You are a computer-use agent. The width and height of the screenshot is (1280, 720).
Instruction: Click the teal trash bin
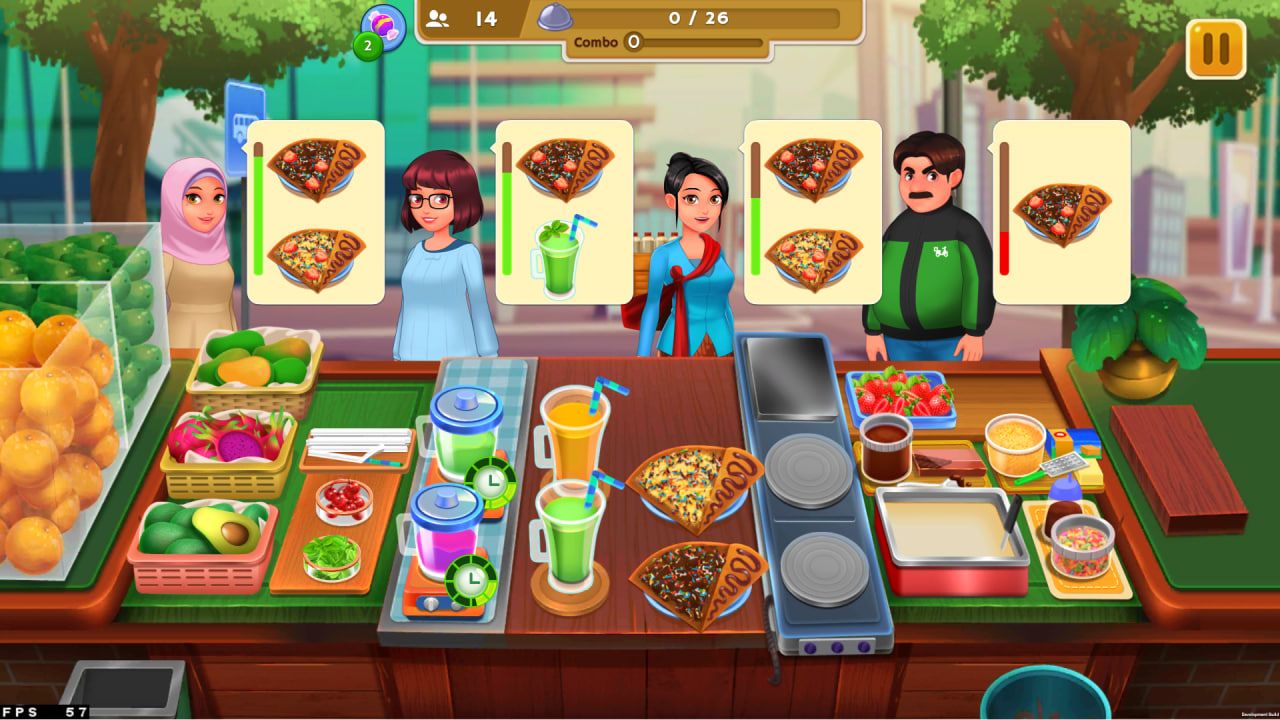pyautogui.click(x=1046, y=694)
